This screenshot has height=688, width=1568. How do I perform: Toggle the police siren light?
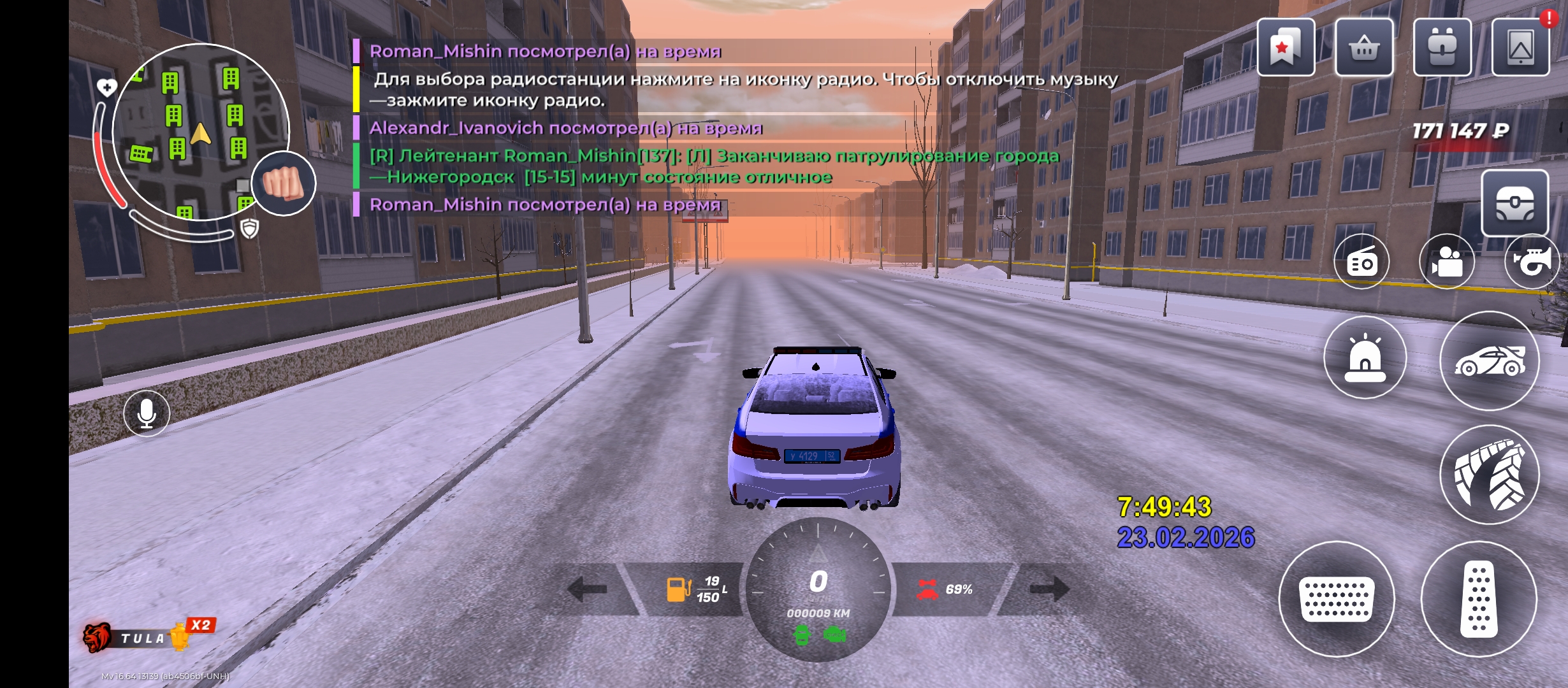[x=1365, y=357]
